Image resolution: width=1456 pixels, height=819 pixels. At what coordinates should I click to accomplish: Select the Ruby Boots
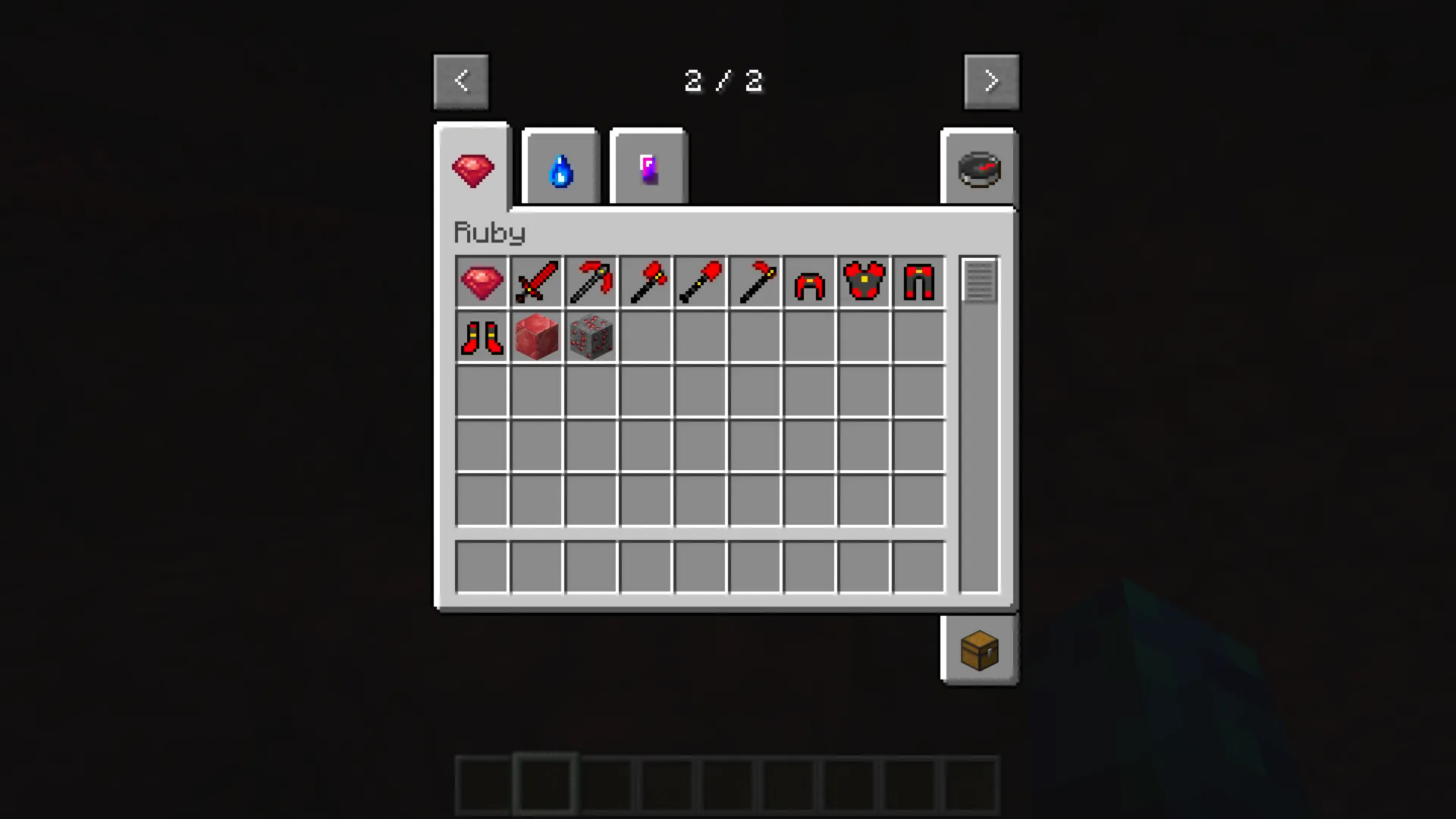coord(482,337)
